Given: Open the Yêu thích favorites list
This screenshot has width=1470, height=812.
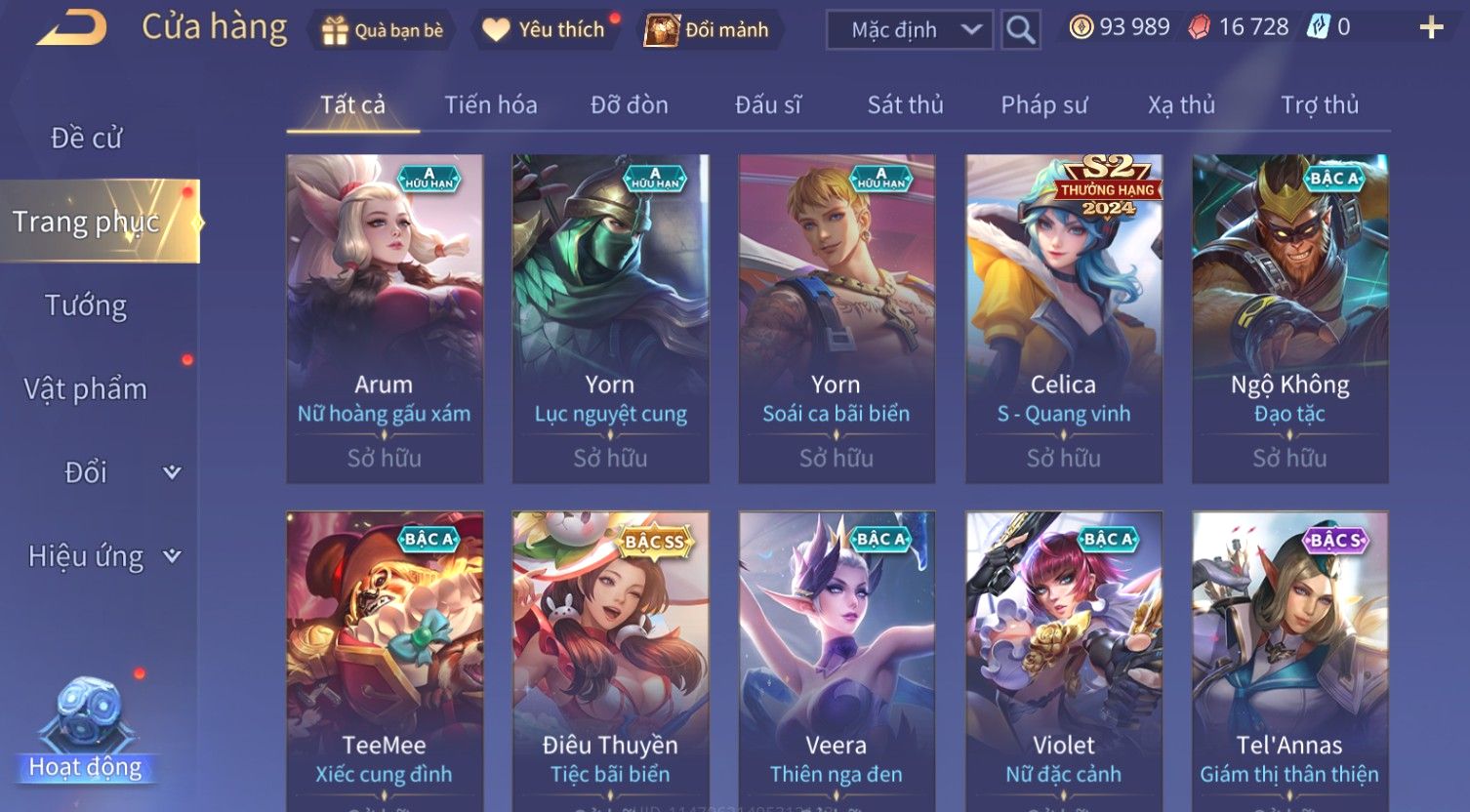Looking at the screenshot, I should click(x=545, y=30).
